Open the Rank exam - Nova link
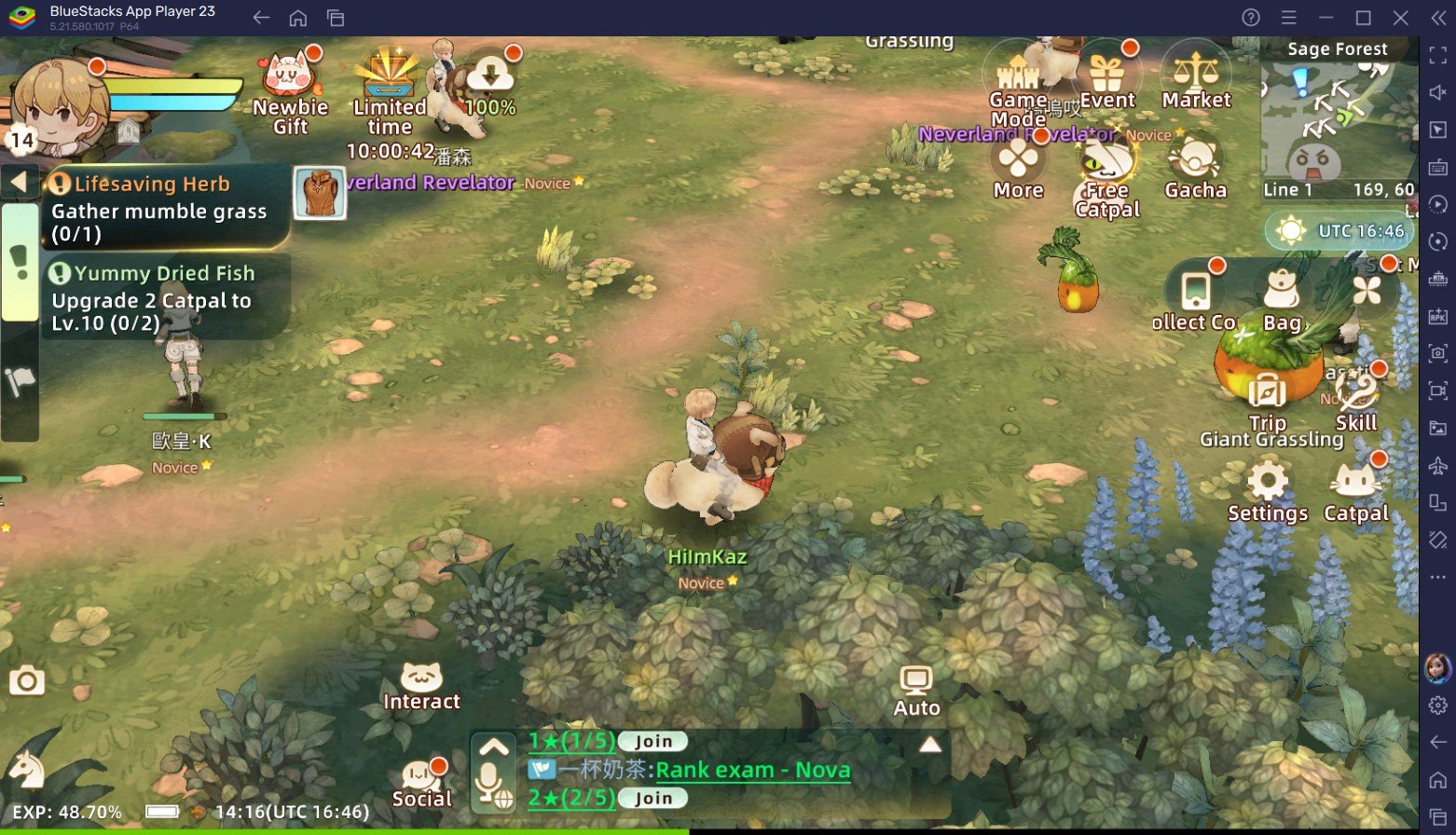This screenshot has width=1456, height=835. coord(753,770)
